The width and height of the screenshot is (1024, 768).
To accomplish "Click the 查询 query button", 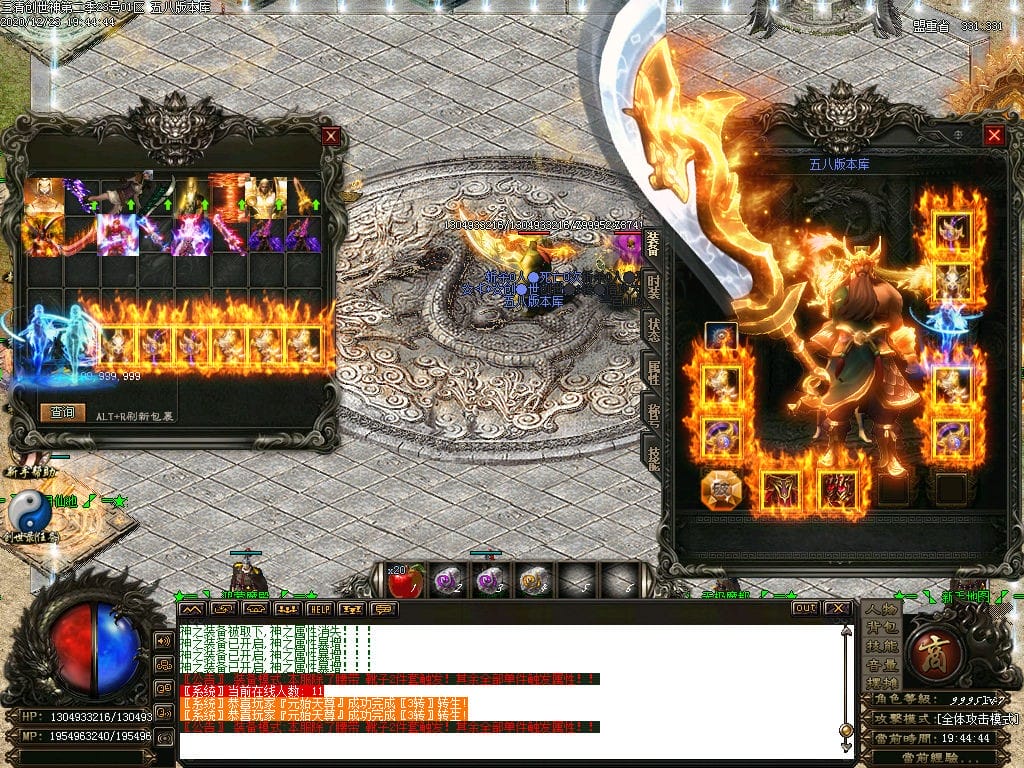I will (x=62, y=412).
